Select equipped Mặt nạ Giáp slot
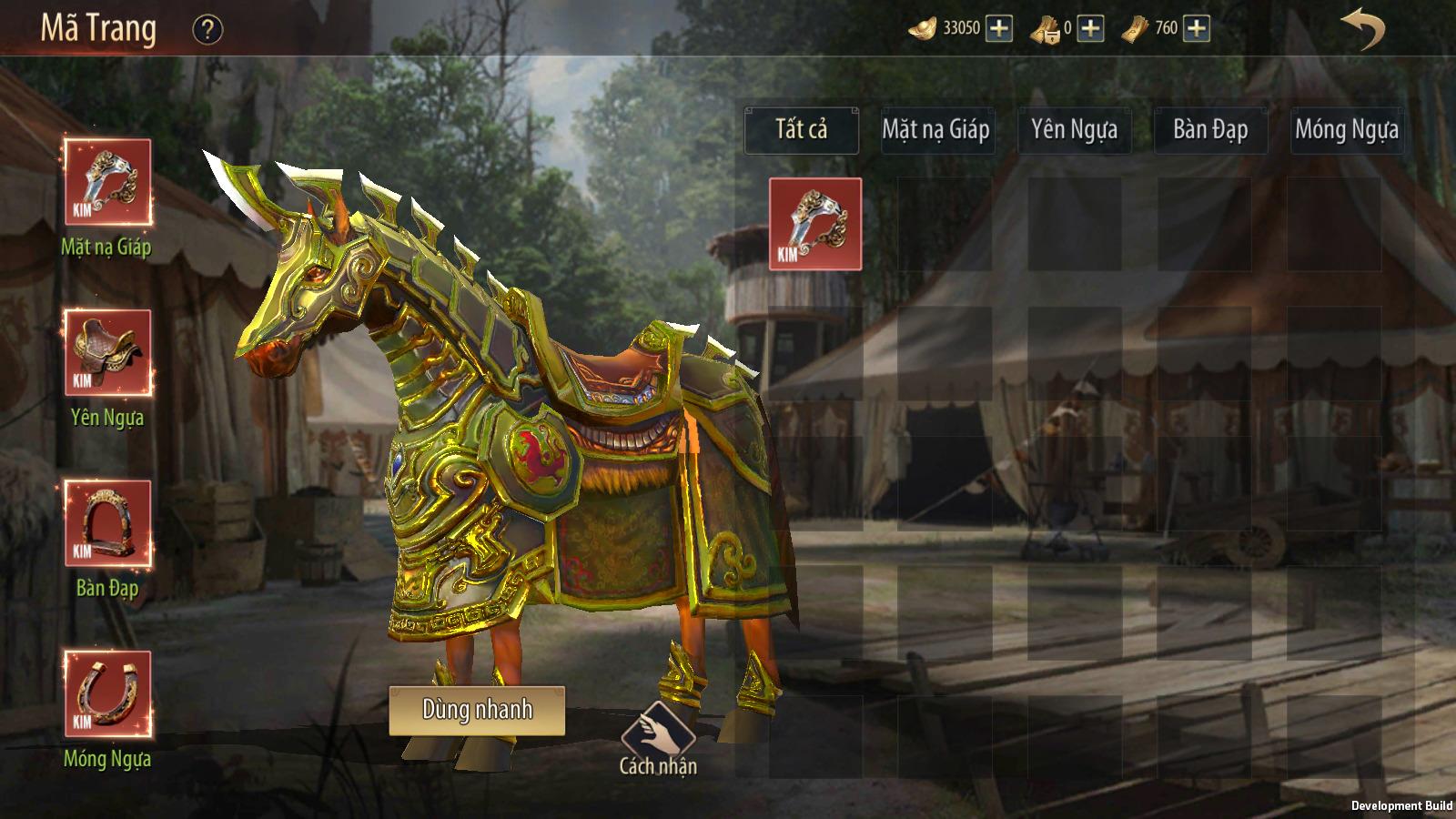 108,182
